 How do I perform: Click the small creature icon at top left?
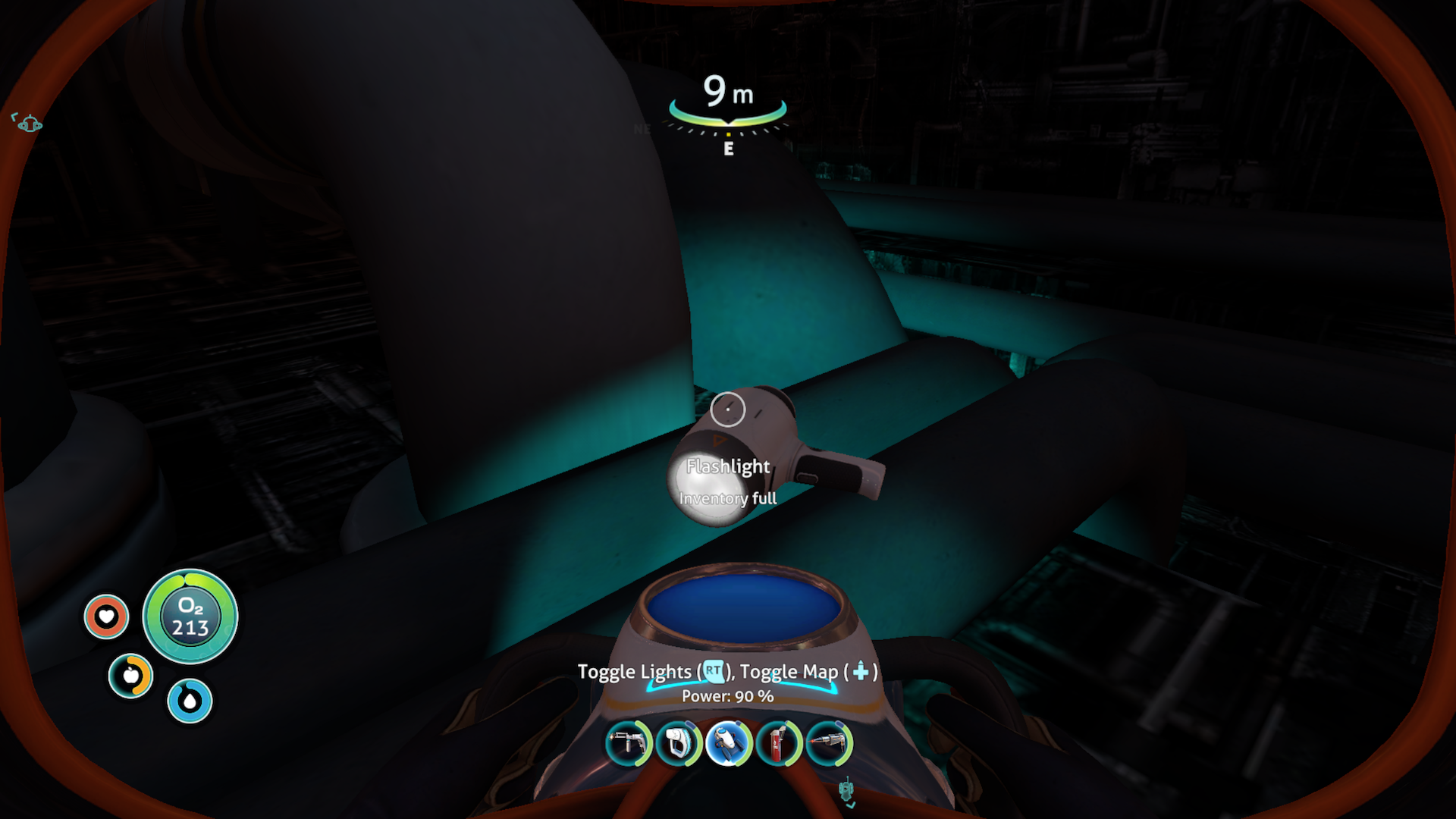(28, 124)
